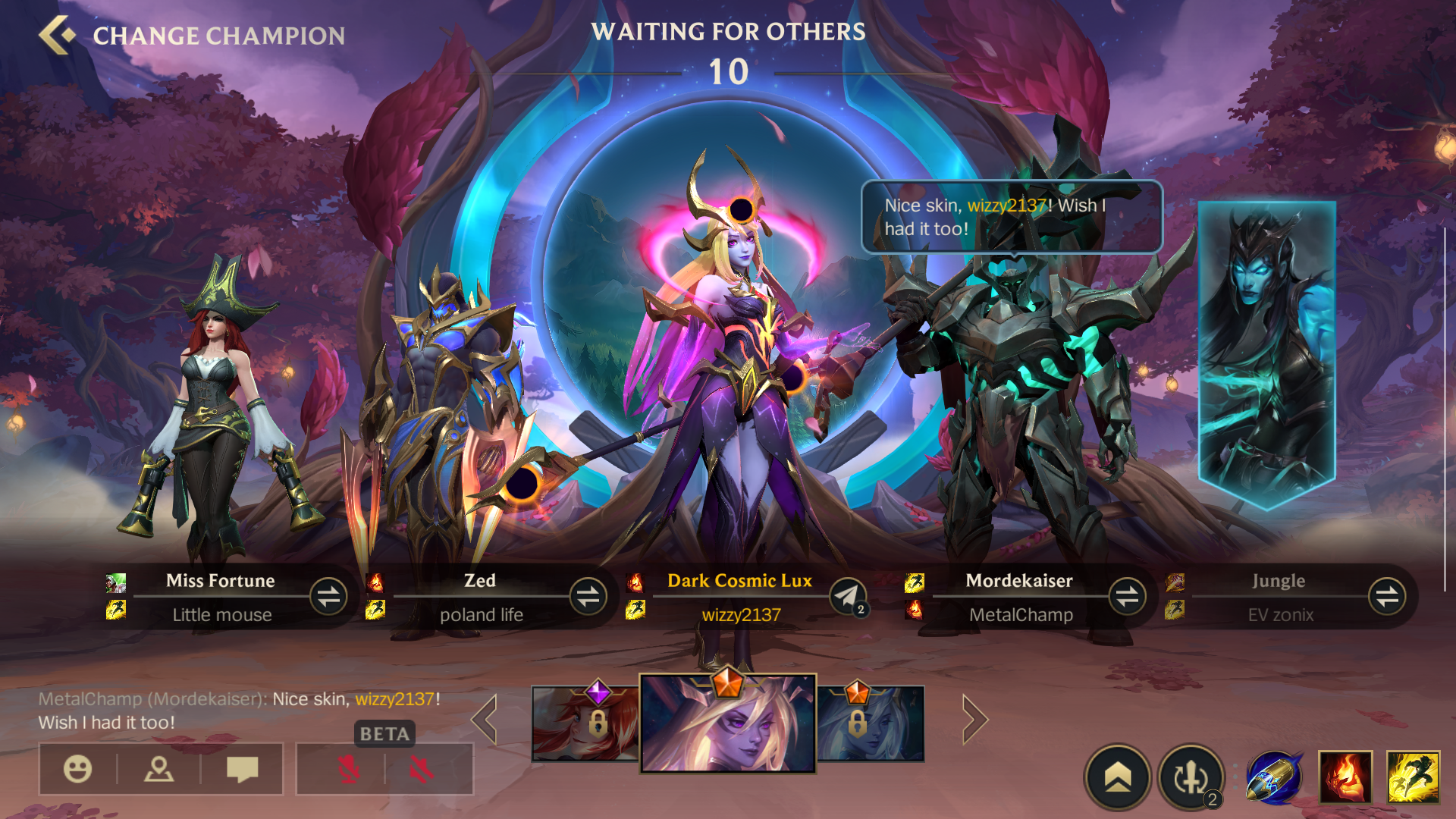Click swap button next to Jungle EV zonix

point(1387,596)
